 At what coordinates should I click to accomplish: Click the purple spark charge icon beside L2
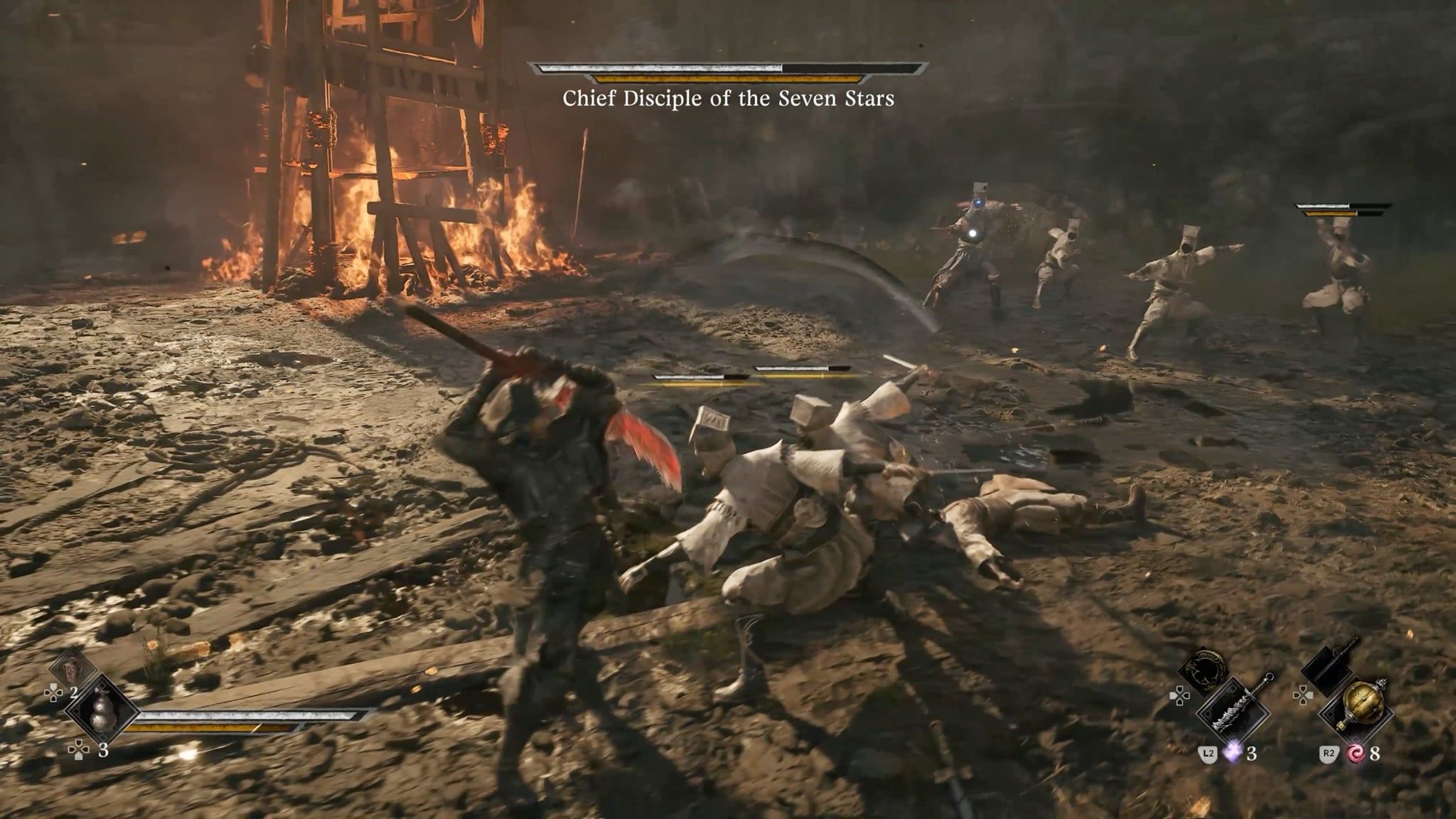click(x=1233, y=753)
